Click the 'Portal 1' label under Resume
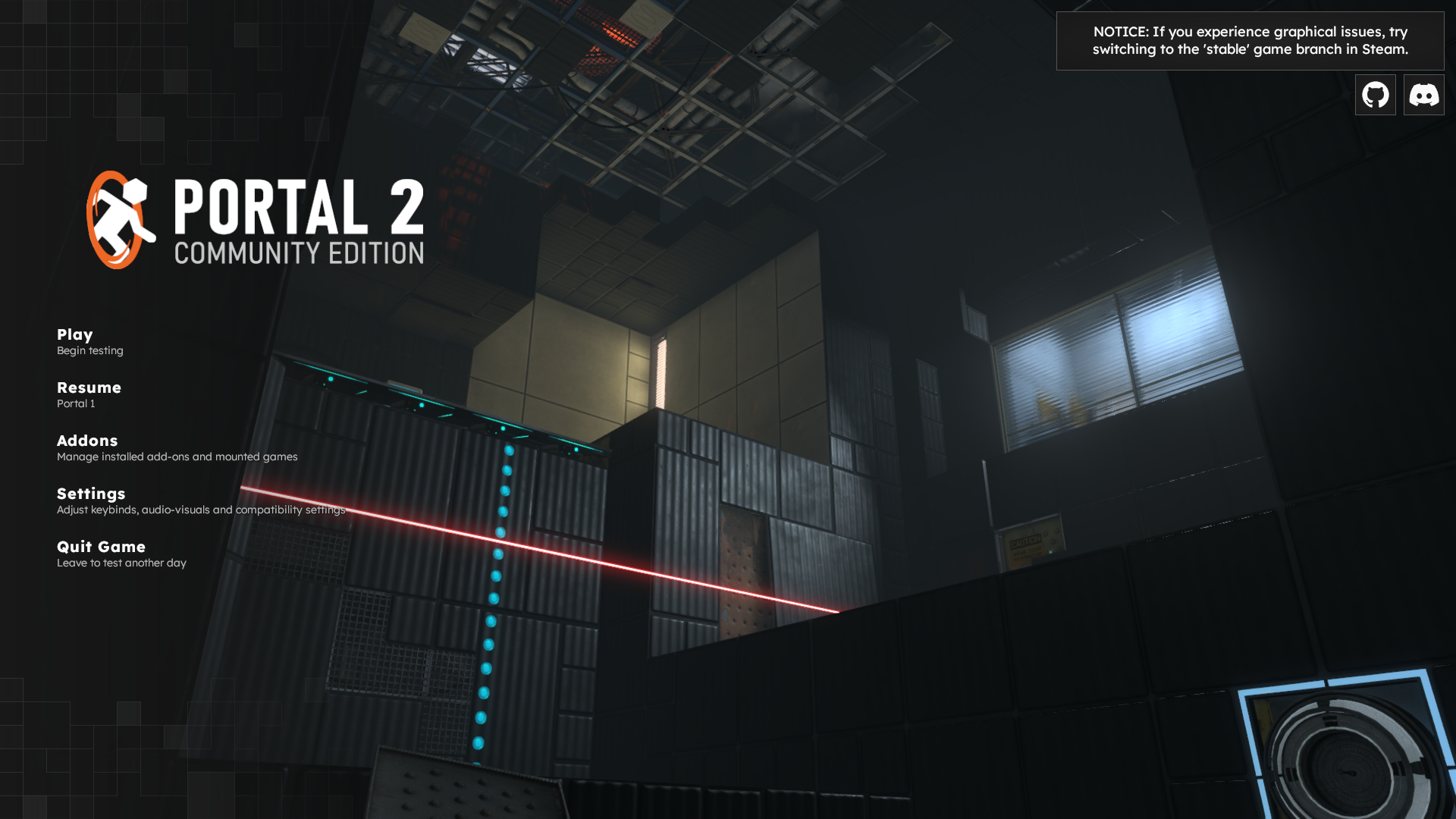 point(76,404)
